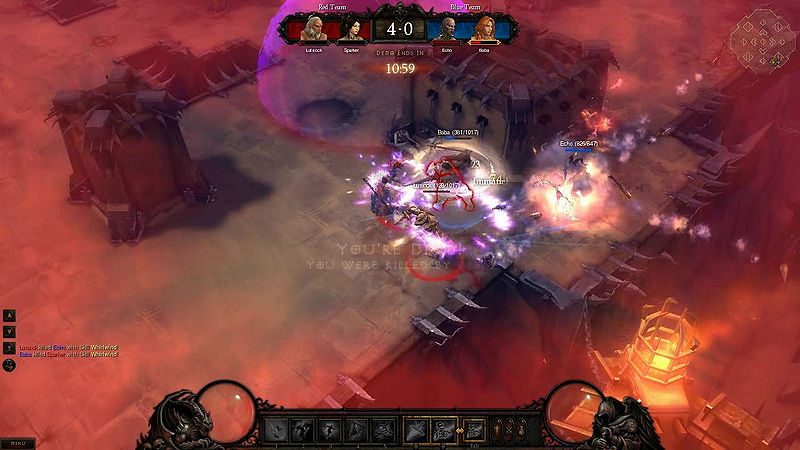Click the chat scroll-up arrow button

pos(10,314)
